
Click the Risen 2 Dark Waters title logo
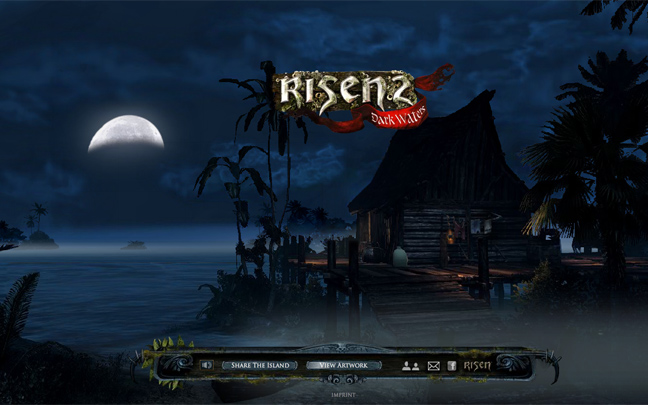click(343, 95)
